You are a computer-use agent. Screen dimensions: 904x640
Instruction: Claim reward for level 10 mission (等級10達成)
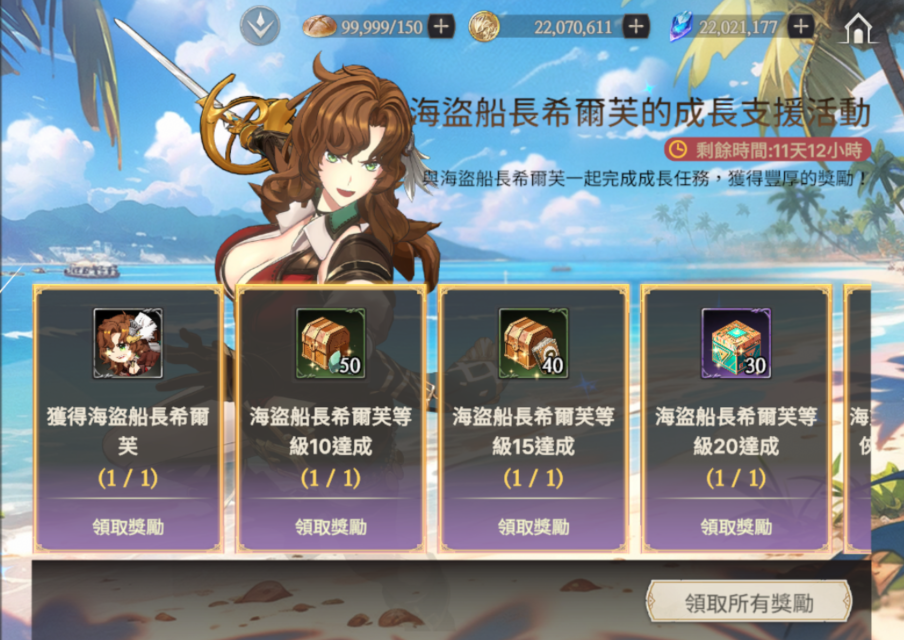[x=330, y=526]
